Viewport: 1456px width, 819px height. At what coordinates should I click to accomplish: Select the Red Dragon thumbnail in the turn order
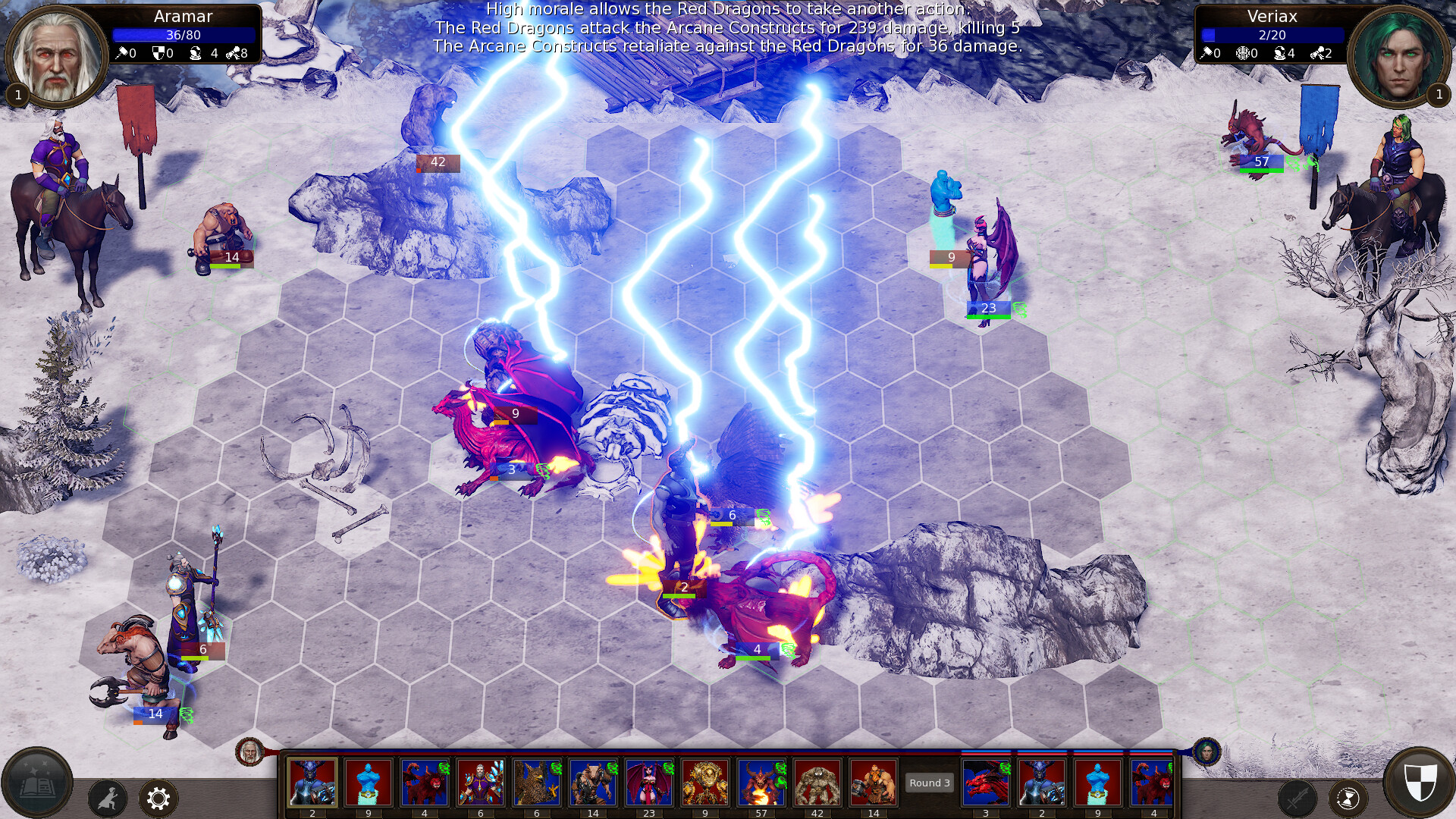[987, 782]
